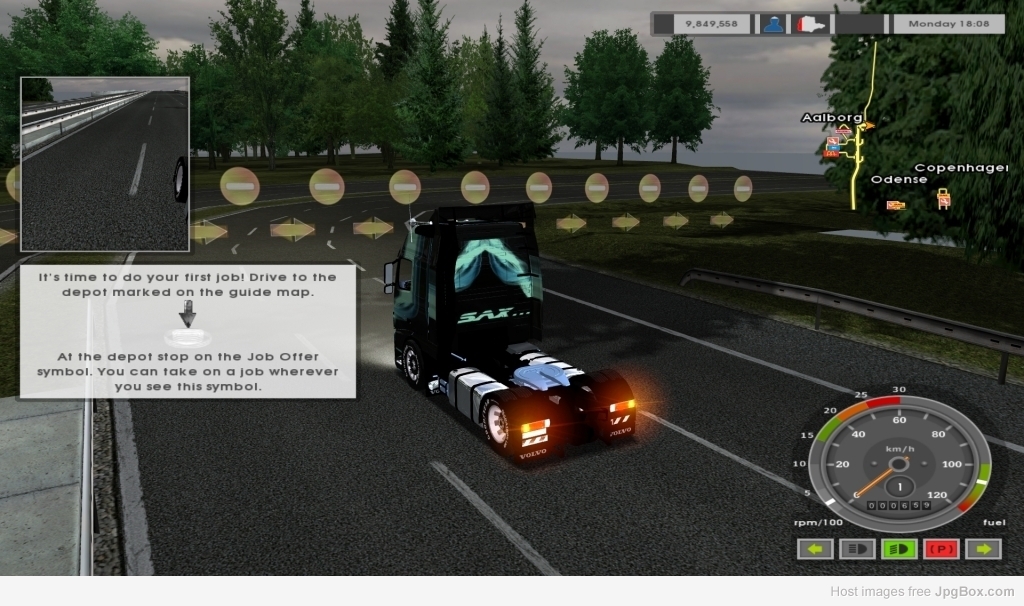Screen dimensions: 1024x606
Task: Click the red parking brake indicator
Action: coord(942,549)
